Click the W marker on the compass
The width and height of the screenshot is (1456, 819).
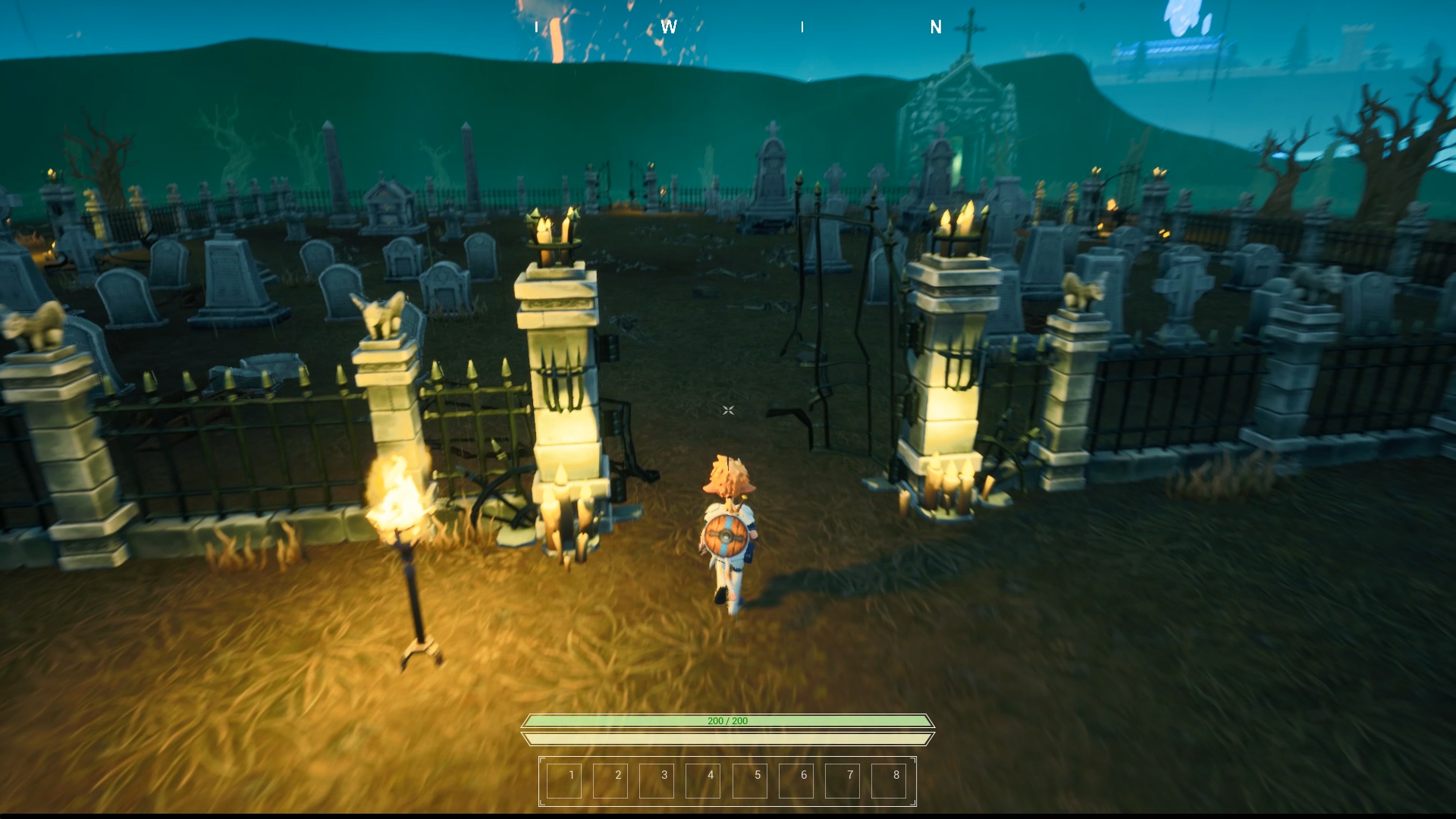coord(668,28)
